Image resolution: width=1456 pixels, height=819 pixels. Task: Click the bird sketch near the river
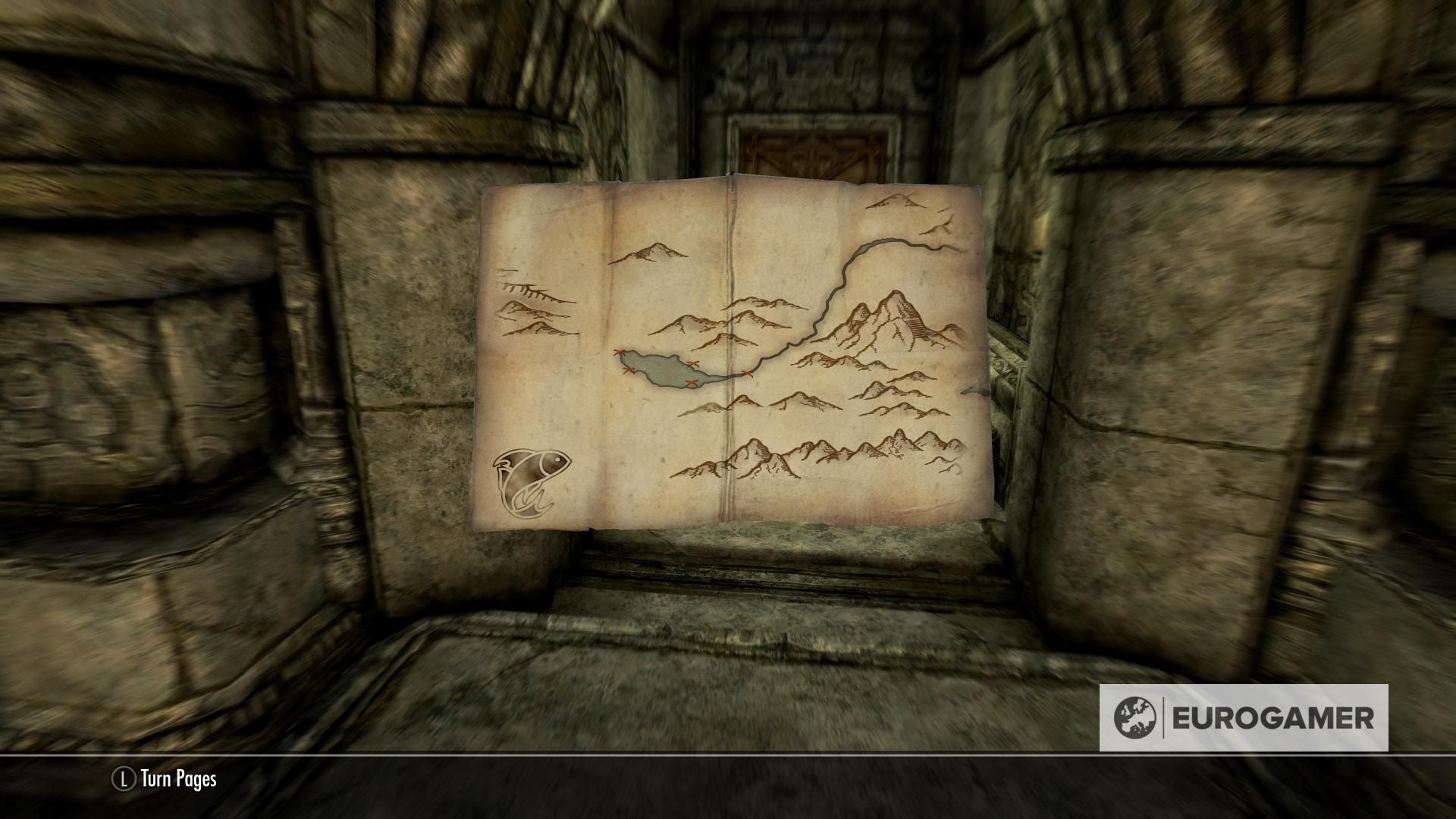pyautogui.click(x=943, y=226)
